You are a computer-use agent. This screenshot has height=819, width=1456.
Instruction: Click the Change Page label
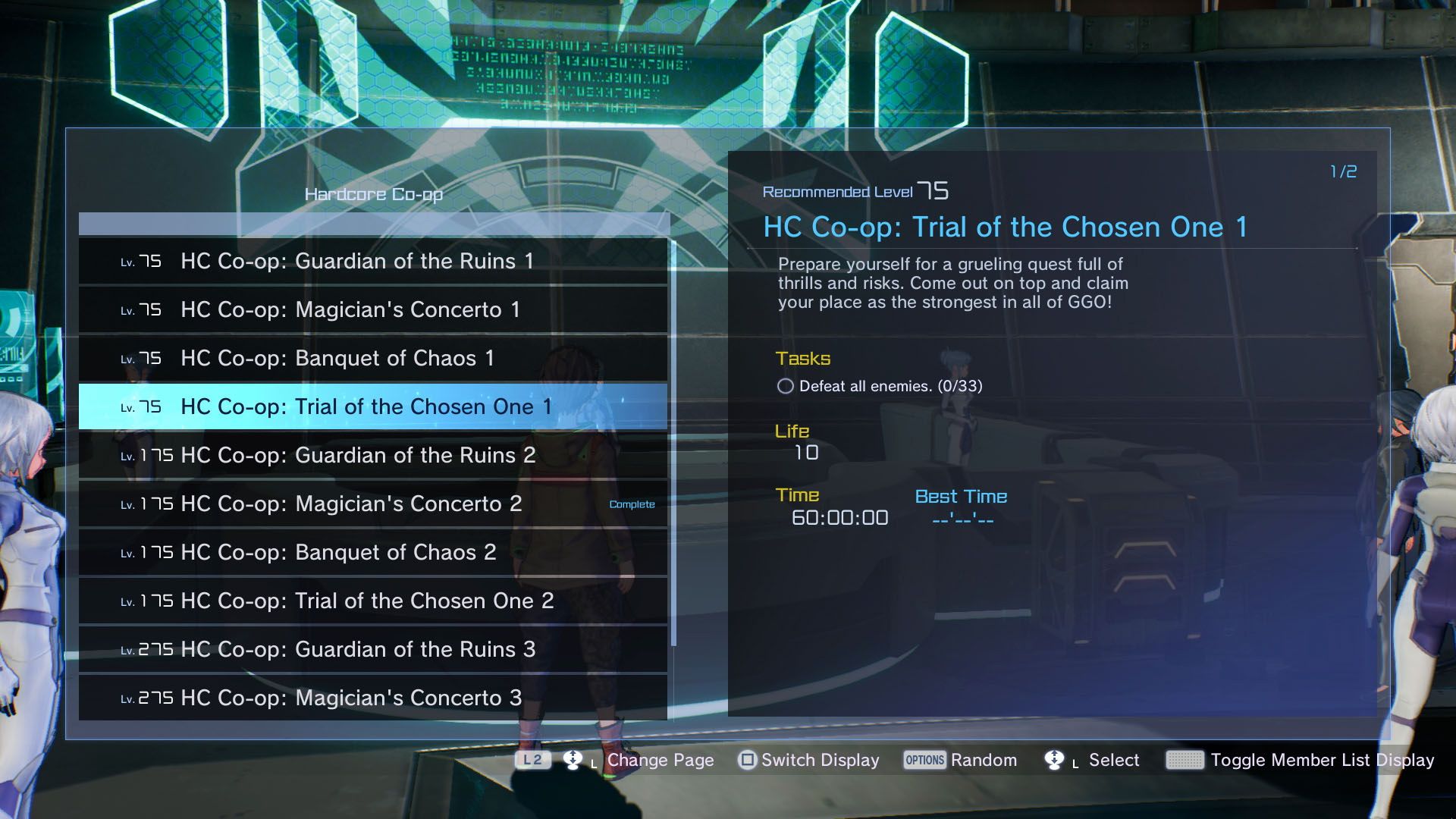tap(661, 760)
